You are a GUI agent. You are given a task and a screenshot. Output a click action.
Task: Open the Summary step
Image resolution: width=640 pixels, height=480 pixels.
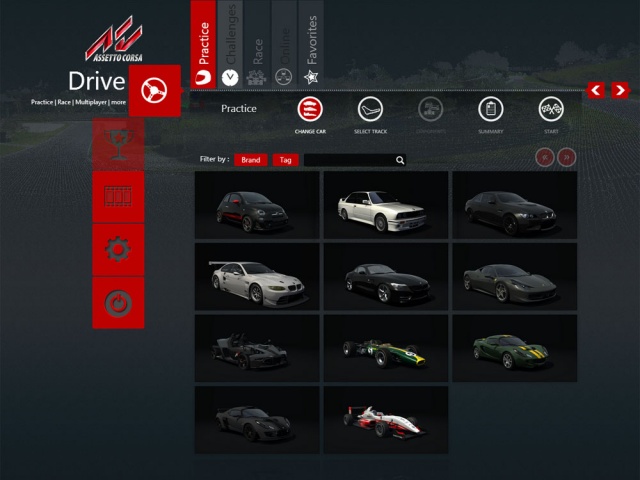click(490, 110)
